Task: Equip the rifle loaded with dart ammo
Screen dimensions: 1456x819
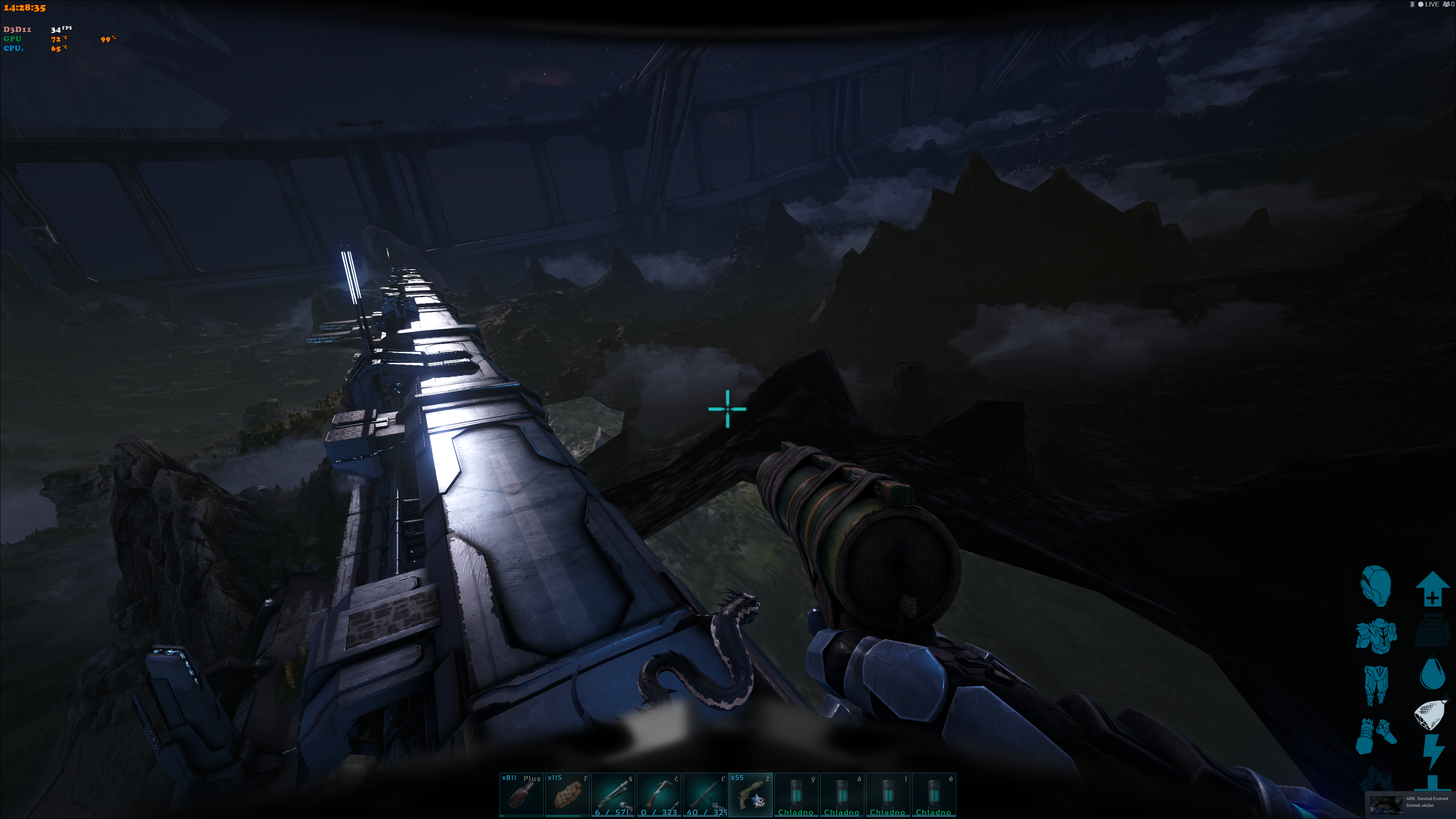Action: click(x=659, y=795)
